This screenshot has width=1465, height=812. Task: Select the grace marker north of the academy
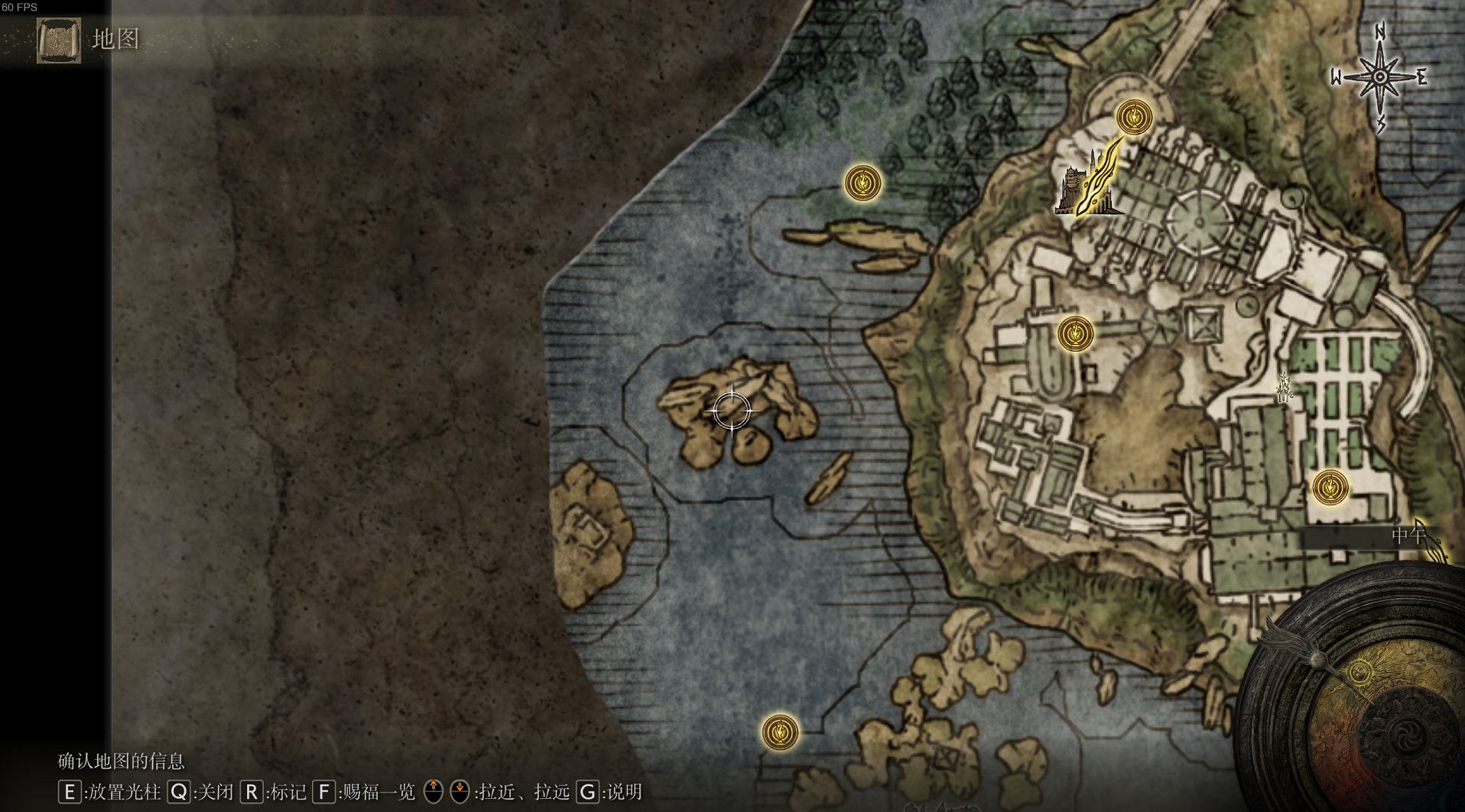(1133, 117)
